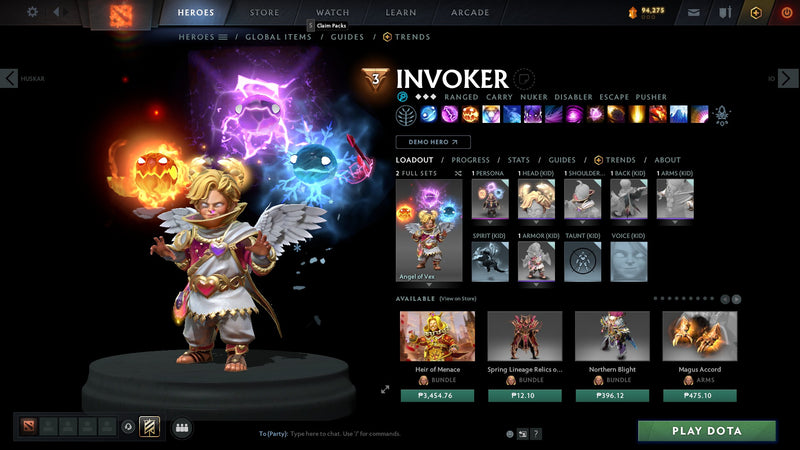This screenshot has width=800, height=450.
Task: Open the settings gear menu
Action: (x=32, y=12)
